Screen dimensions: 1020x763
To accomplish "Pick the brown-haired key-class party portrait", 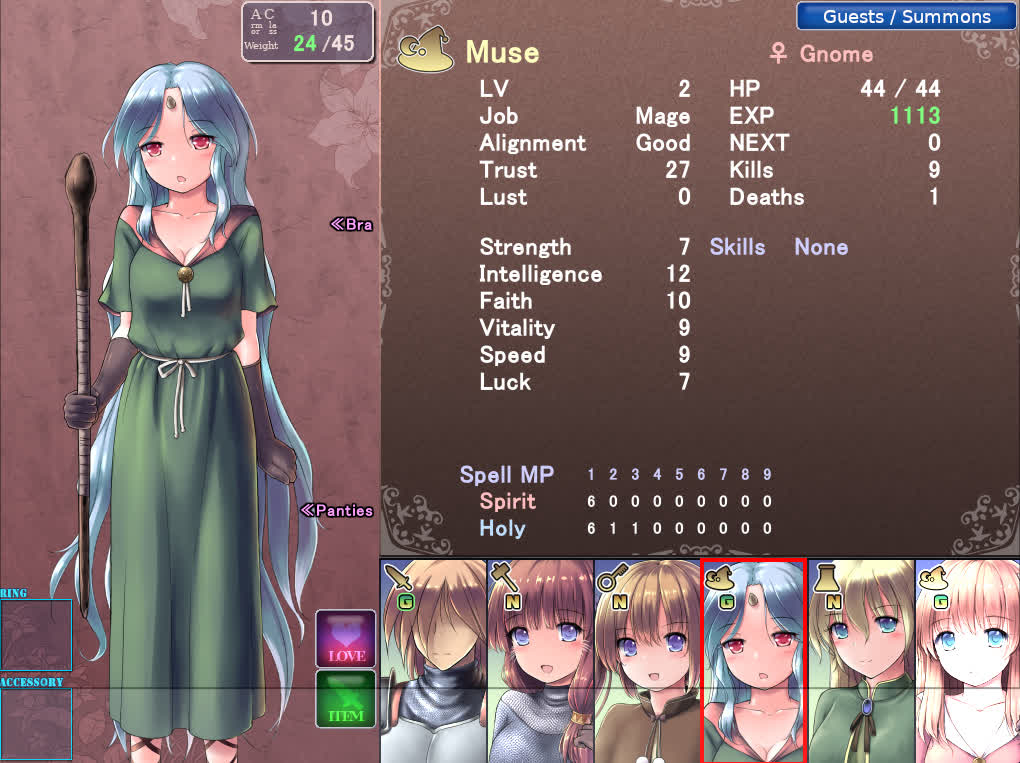I will (x=647, y=661).
